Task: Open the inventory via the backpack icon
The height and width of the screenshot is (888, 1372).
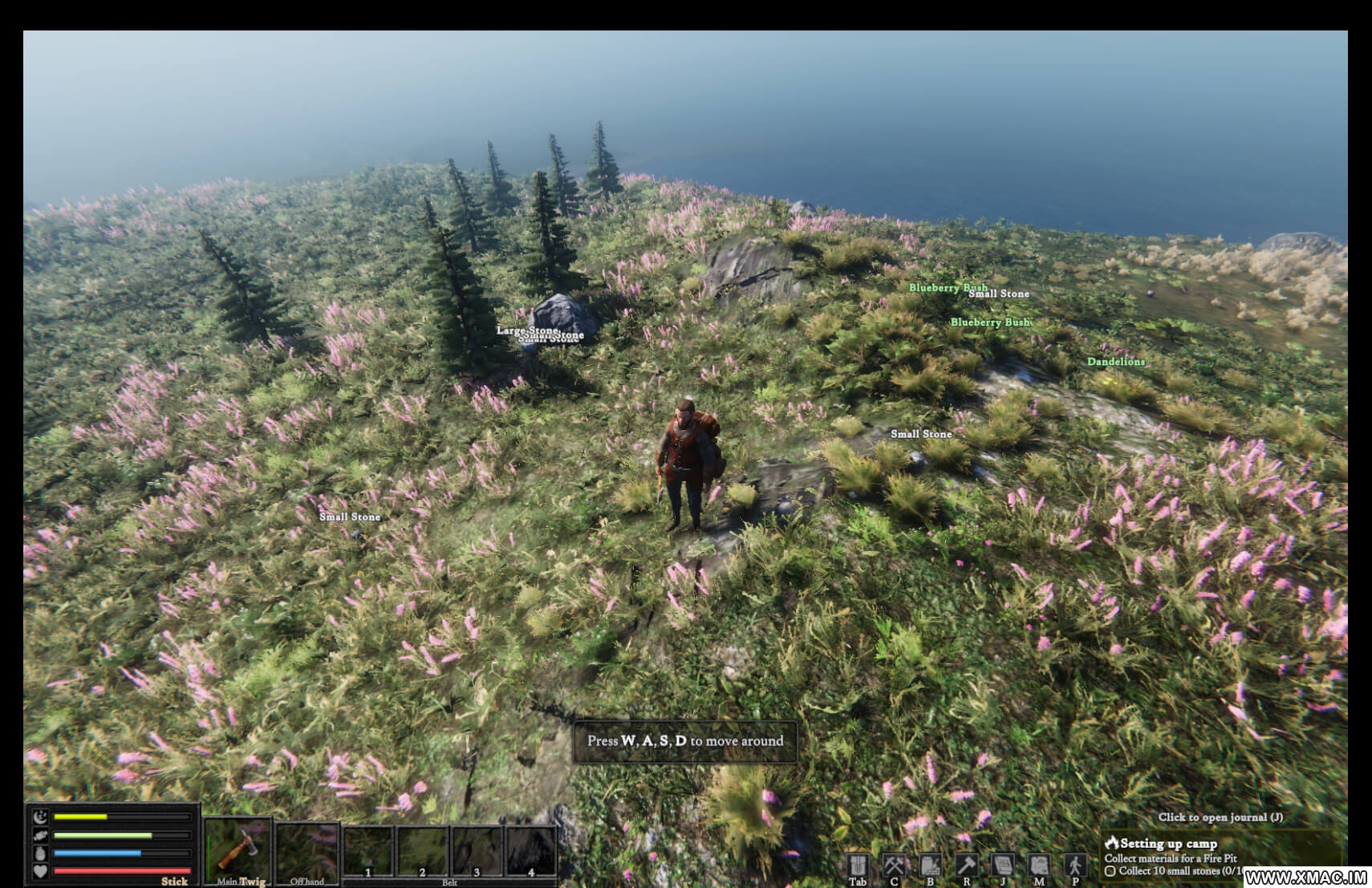Action: click(858, 866)
